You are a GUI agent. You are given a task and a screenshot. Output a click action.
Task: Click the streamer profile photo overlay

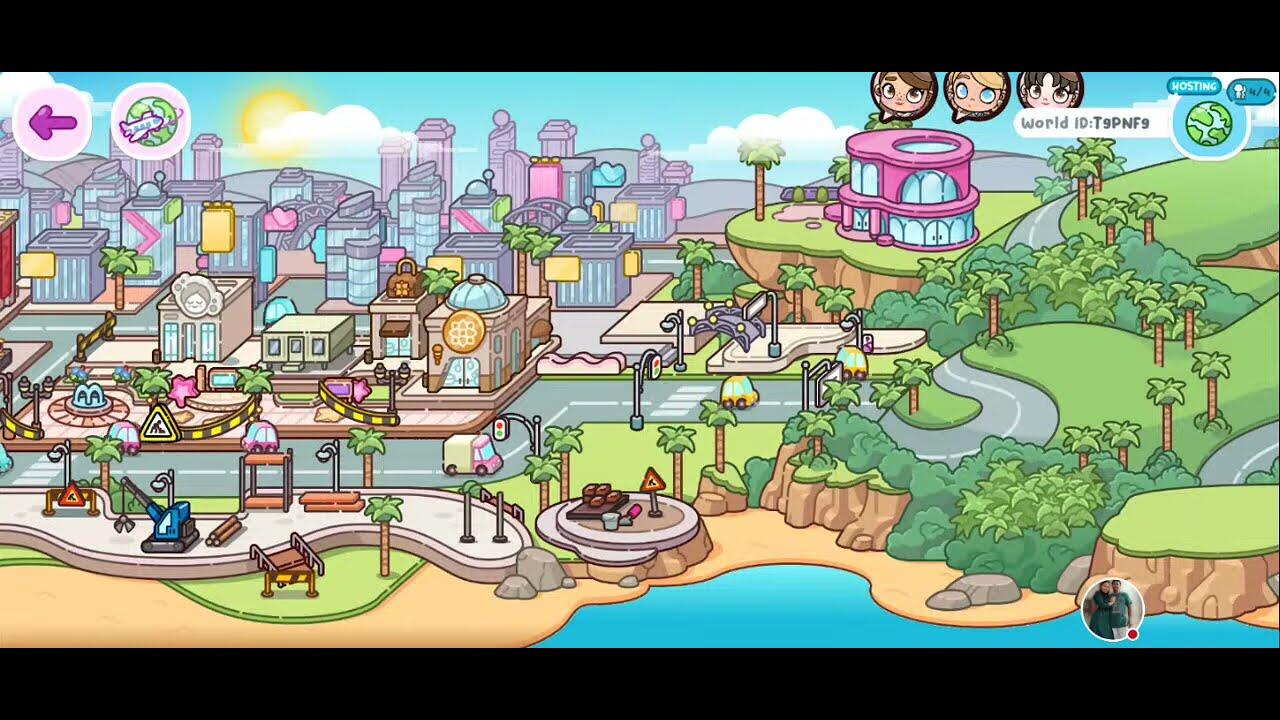1112,609
